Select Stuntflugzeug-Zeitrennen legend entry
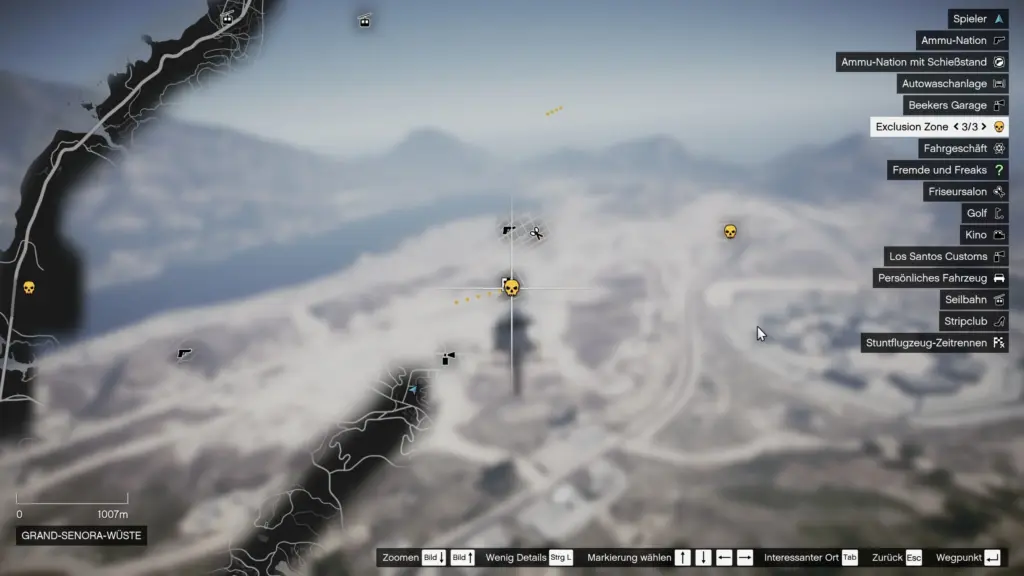 (x=935, y=343)
